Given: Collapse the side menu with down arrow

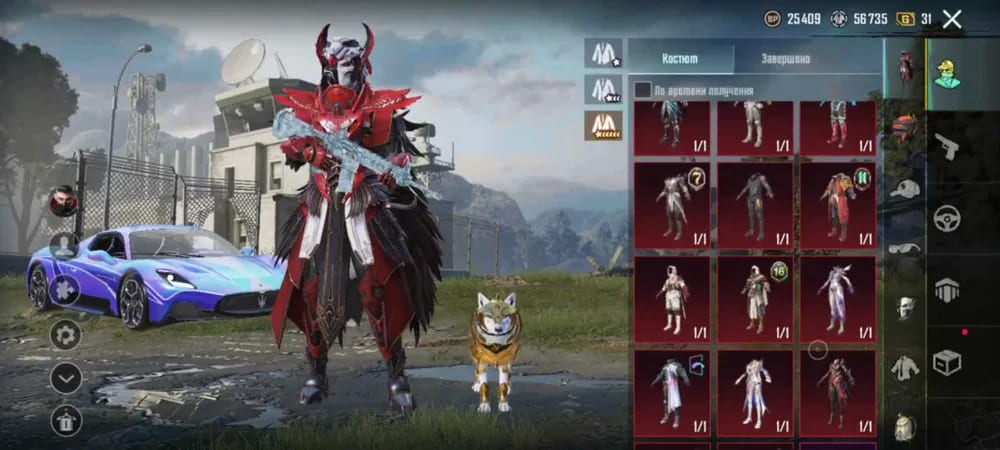Looking at the screenshot, I should point(65,378).
